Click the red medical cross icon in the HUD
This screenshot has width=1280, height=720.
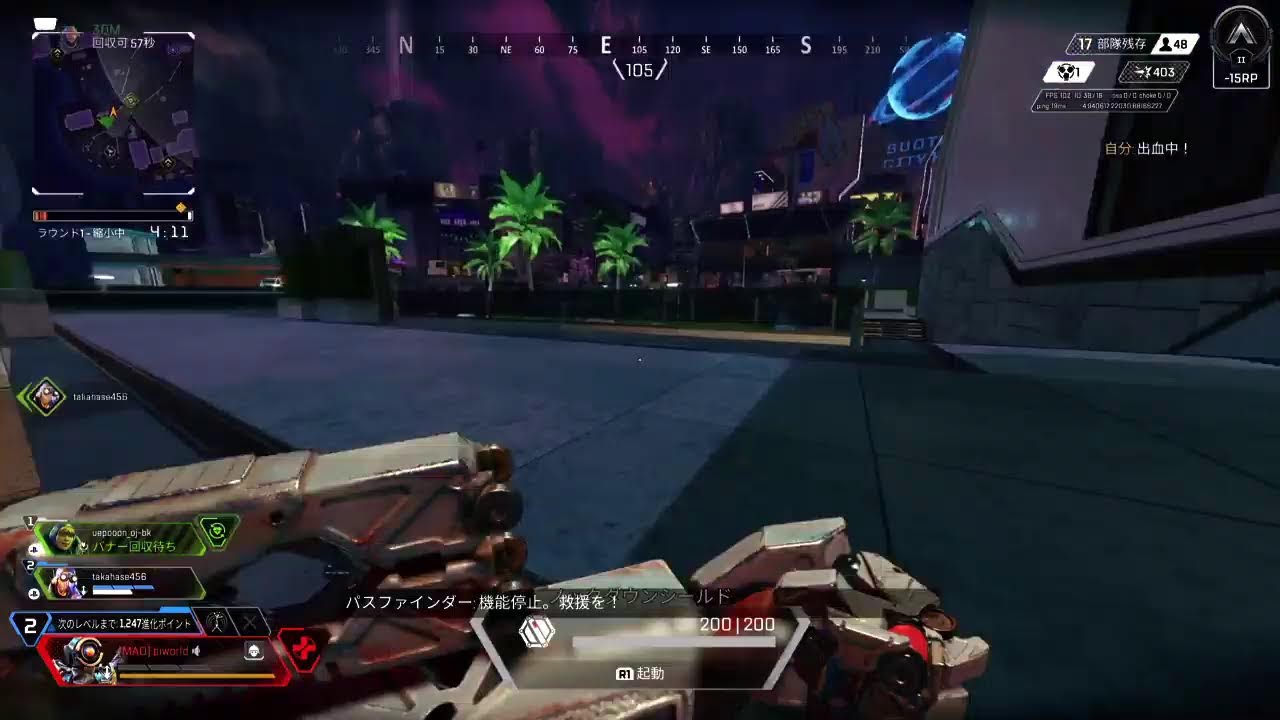305,647
